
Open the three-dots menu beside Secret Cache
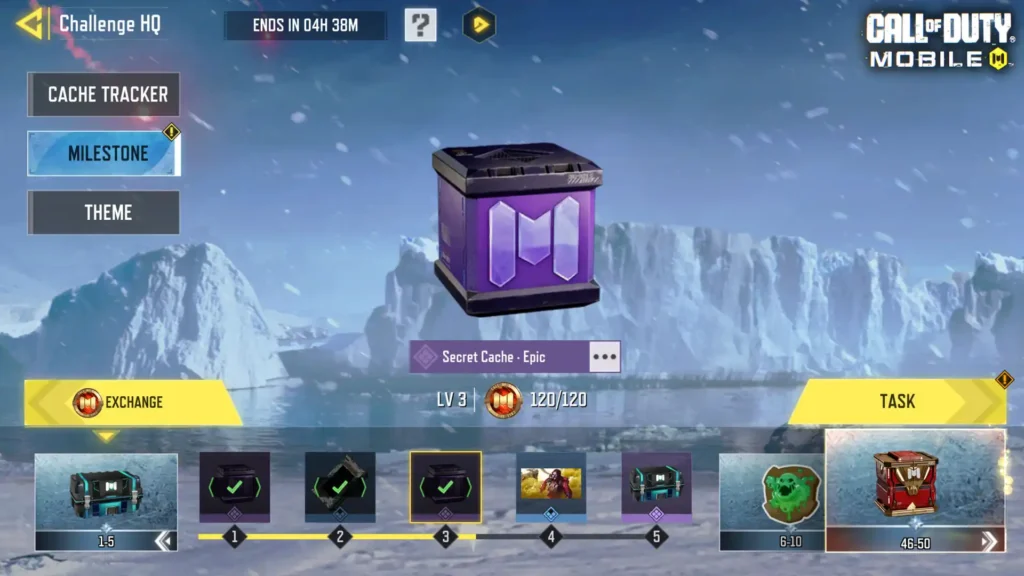click(x=604, y=357)
